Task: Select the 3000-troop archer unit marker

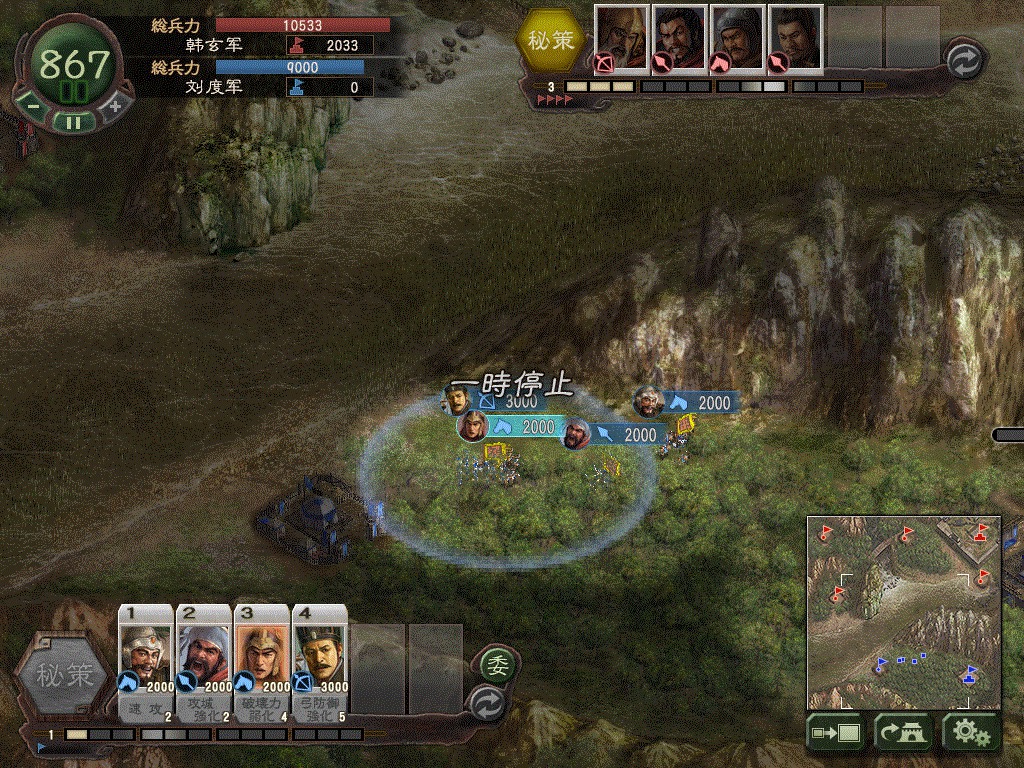Action: click(x=458, y=399)
